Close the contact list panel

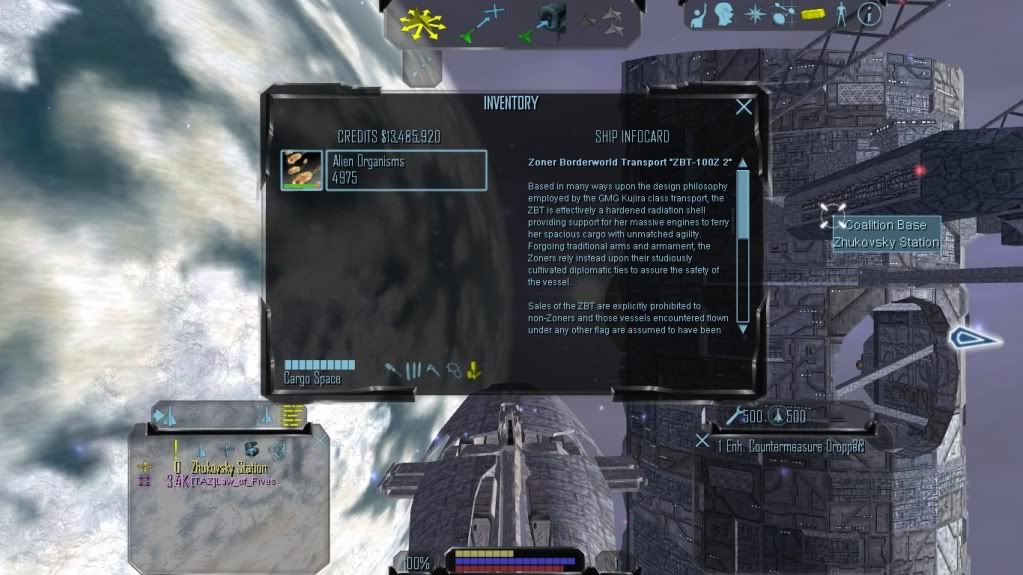click(320, 439)
